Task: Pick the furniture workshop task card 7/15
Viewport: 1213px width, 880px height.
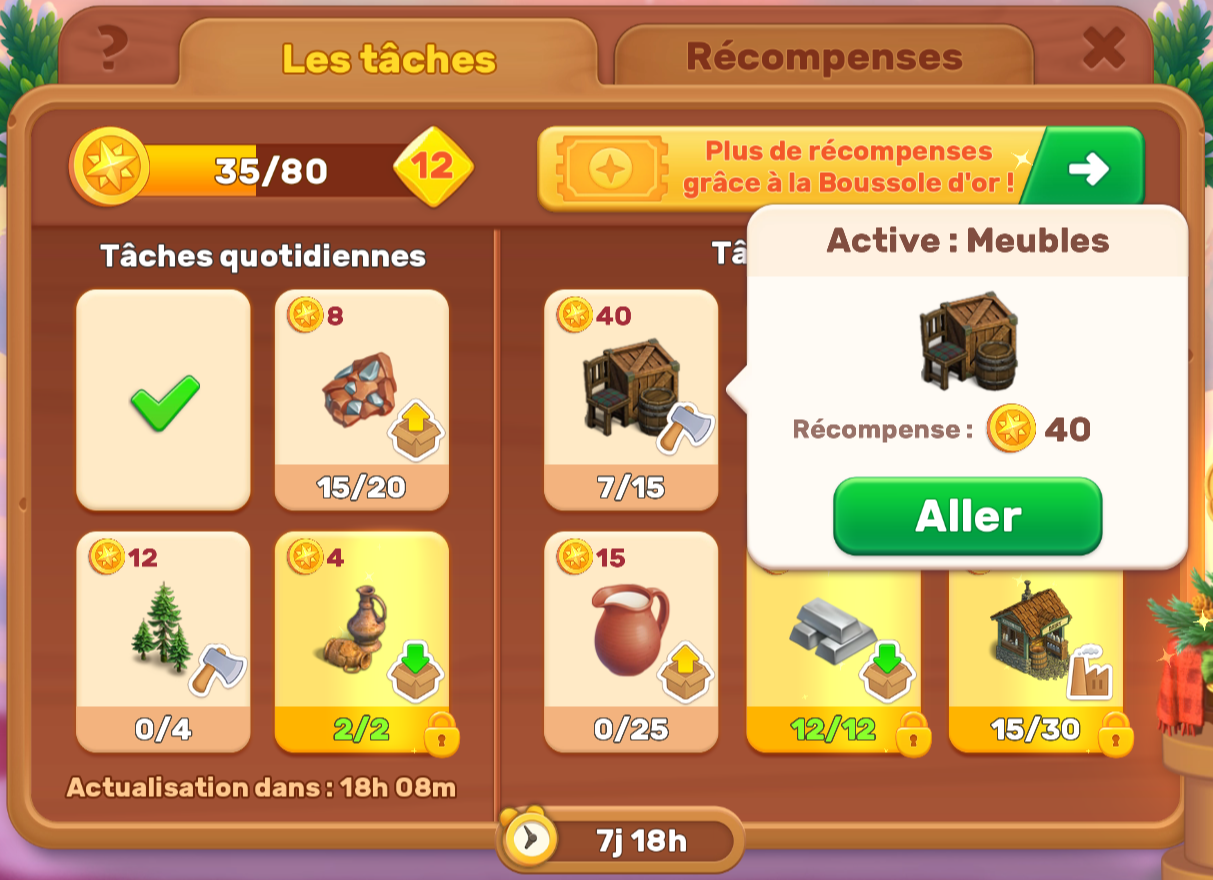Action: point(630,400)
